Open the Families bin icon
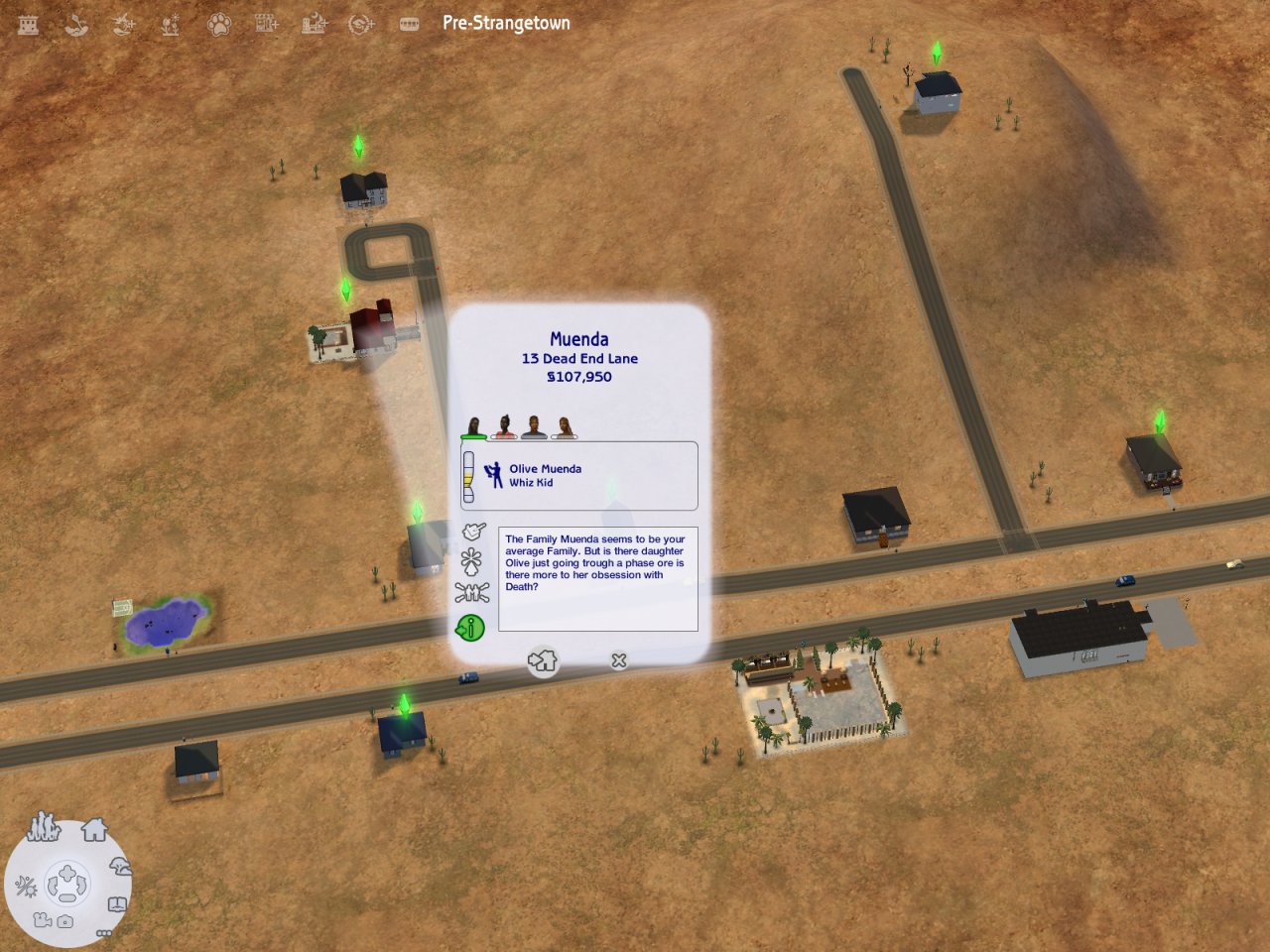Viewport: 1270px width, 952px height. (x=43, y=826)
